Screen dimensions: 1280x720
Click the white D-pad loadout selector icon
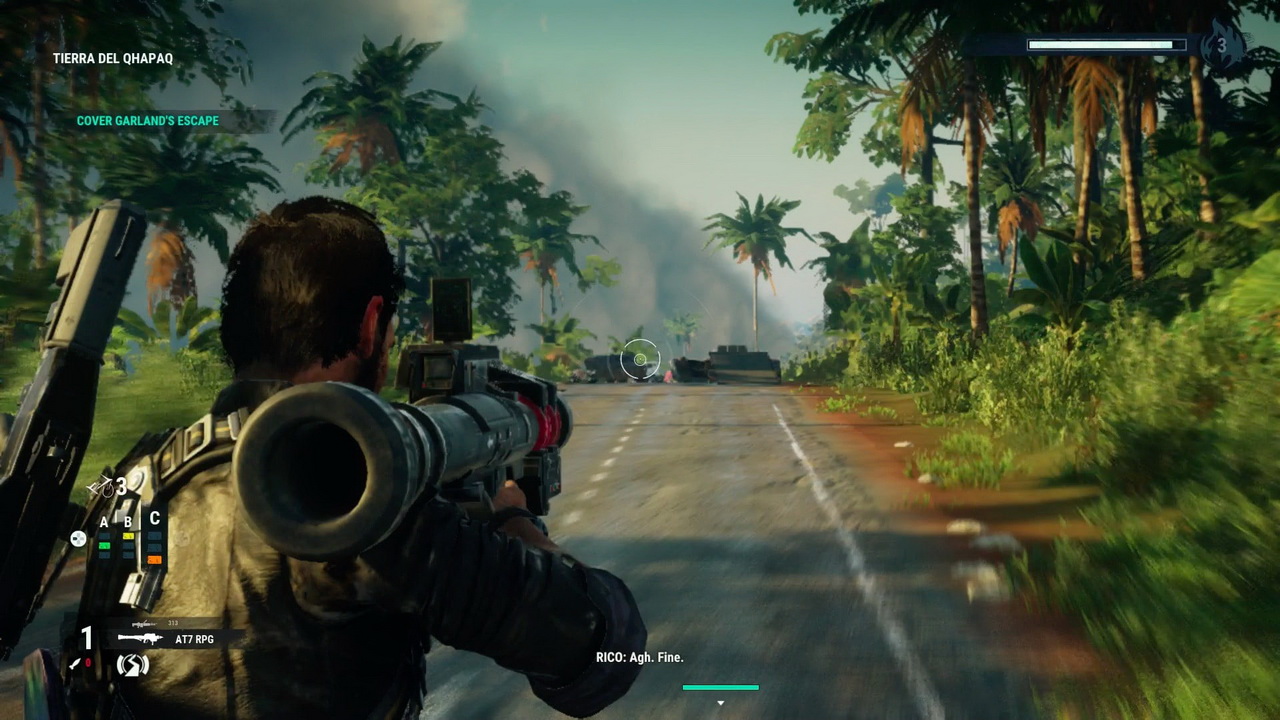click(77, 539)
